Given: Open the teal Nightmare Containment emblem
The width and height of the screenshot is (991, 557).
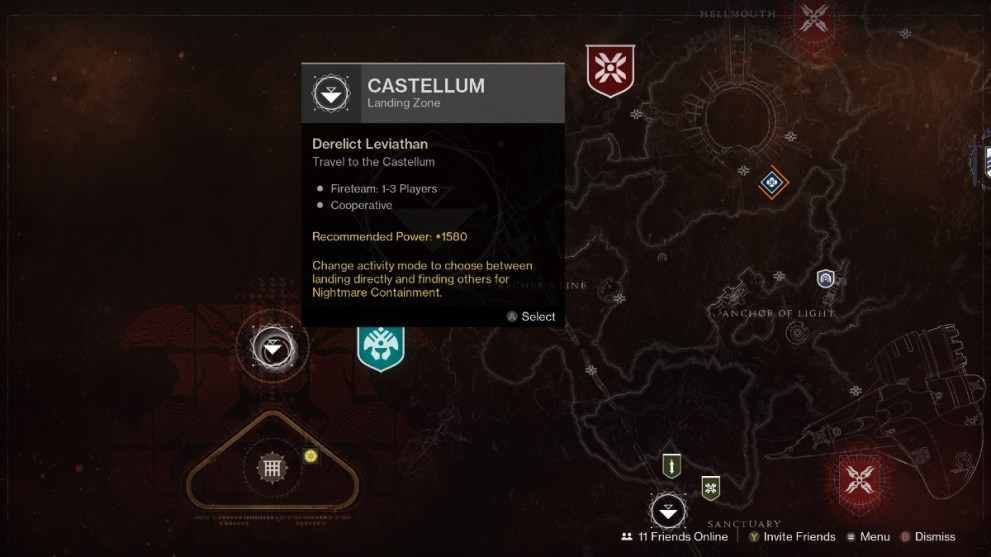Looking at the screenshot, I should (x=381, y=347).
